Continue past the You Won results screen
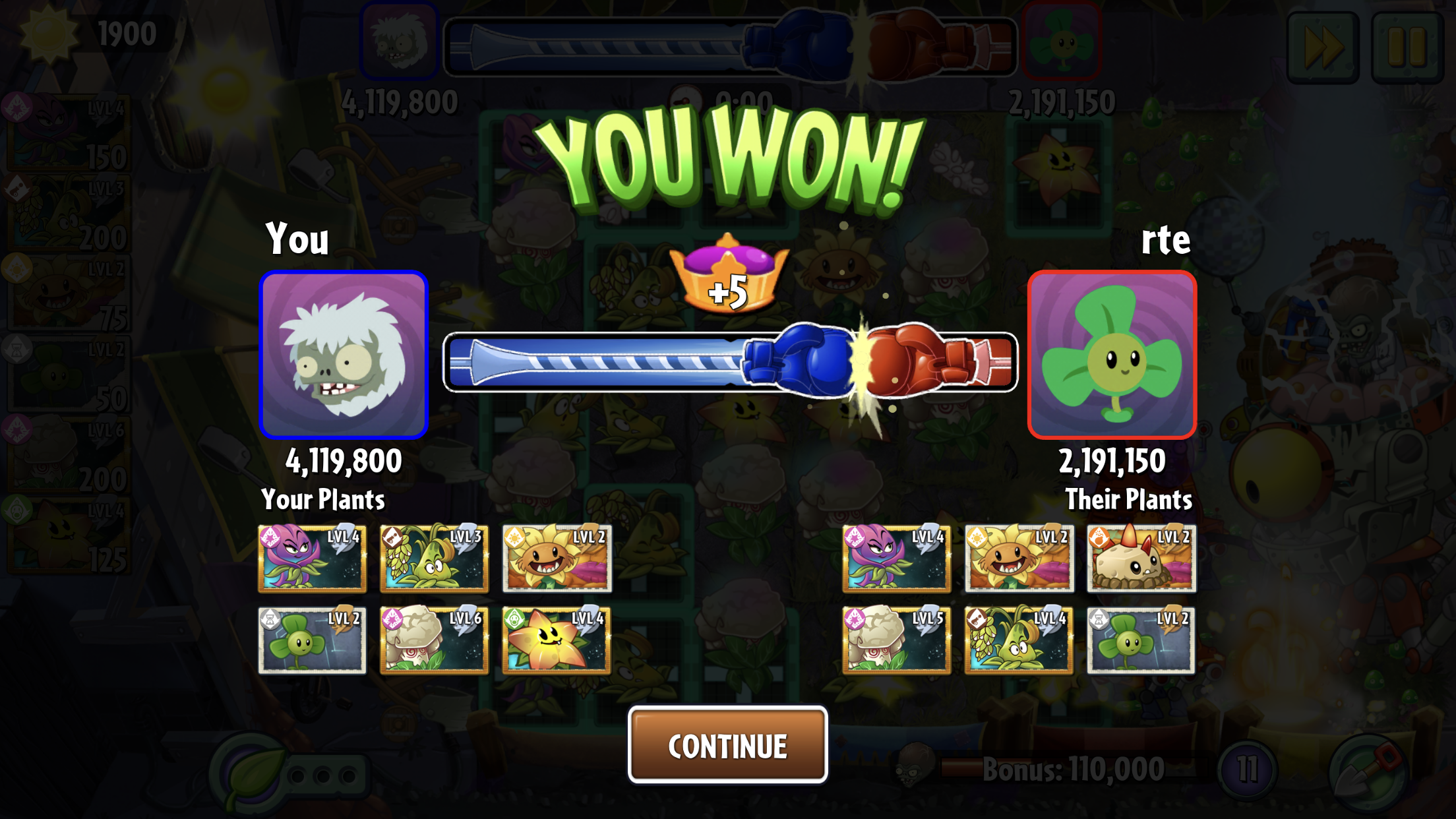1456x819 pixels. 727,745
